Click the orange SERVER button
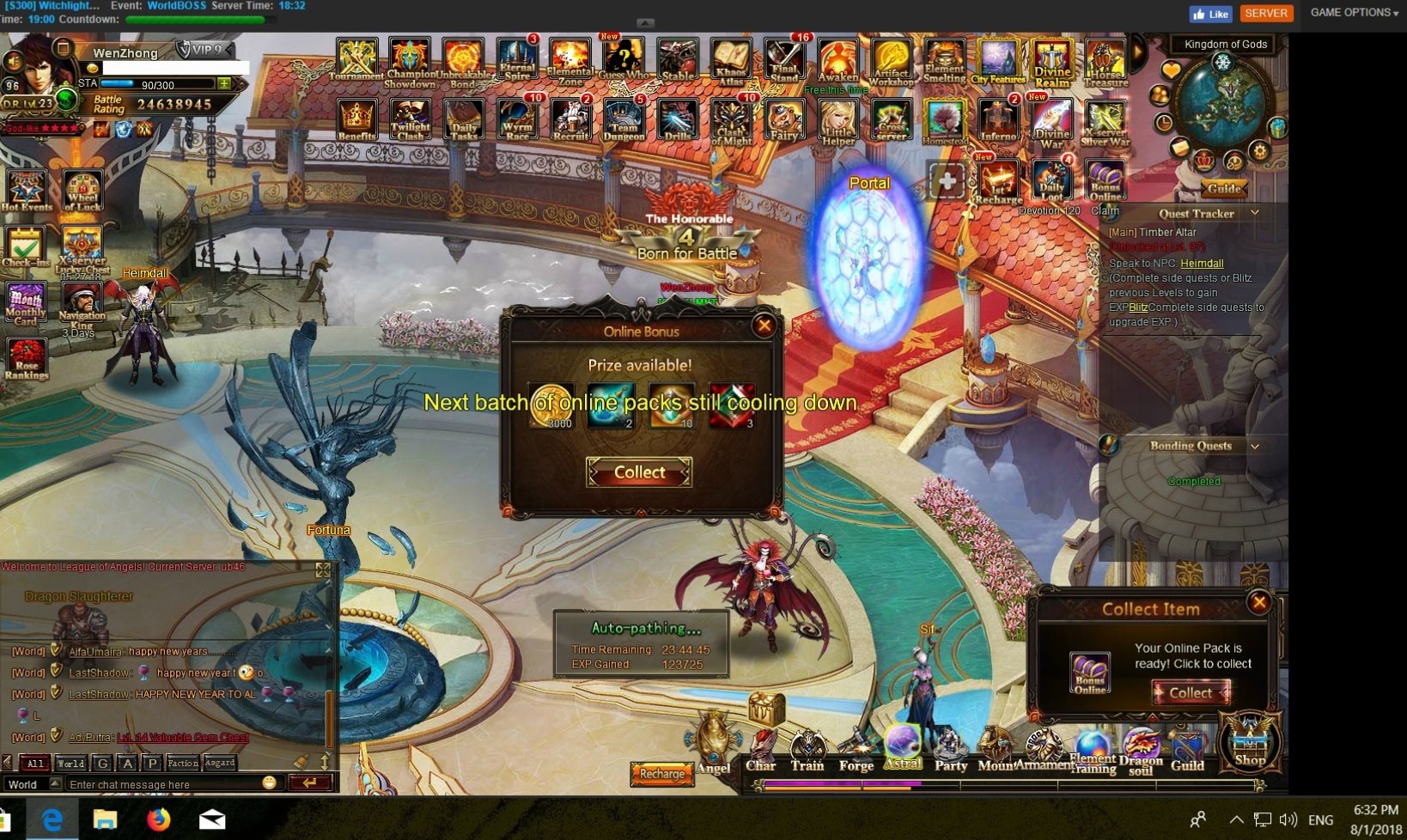Screen dimensions: 1407x840 click(x=1266, y=13)
